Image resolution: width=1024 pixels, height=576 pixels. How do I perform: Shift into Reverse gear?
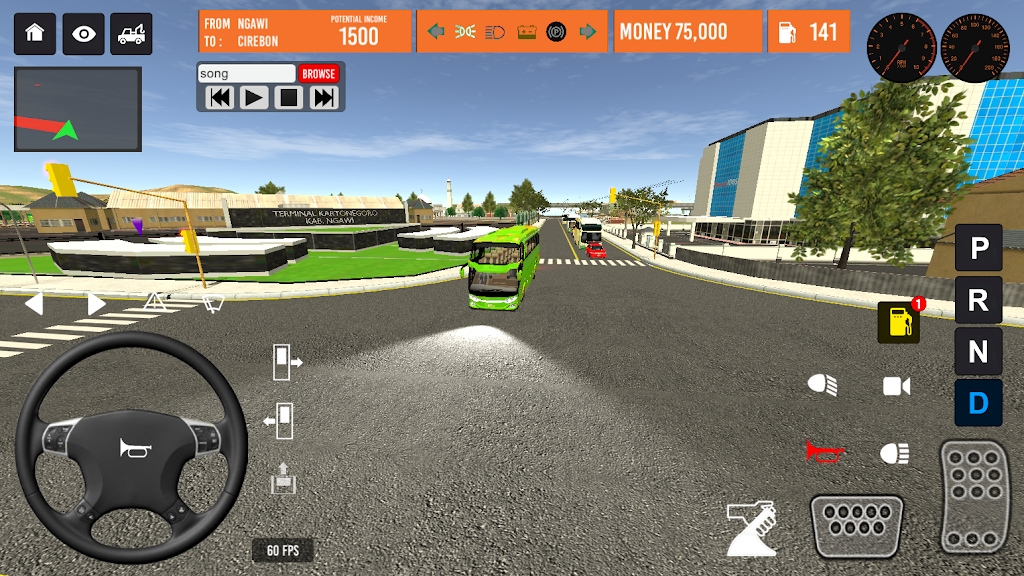pyautogui.click(x=978, y=299)
